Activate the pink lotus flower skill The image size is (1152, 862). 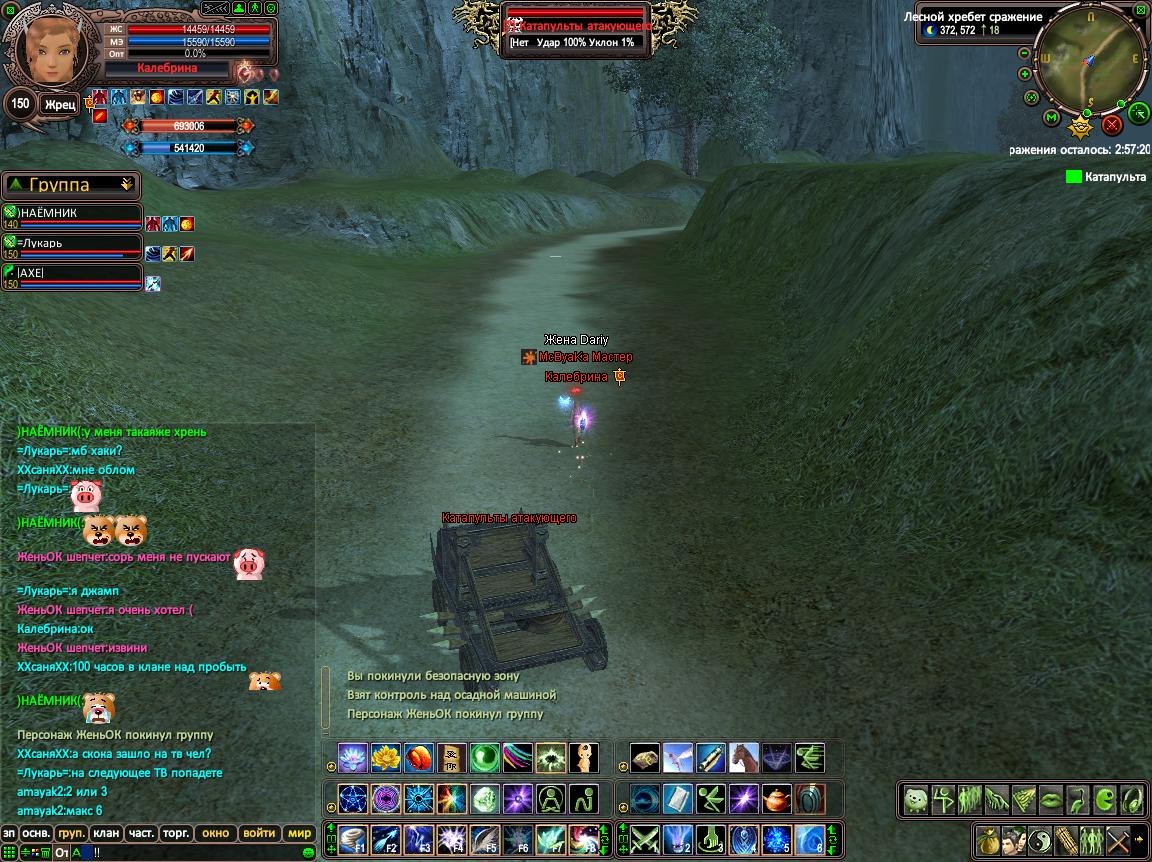coord(351,757)
